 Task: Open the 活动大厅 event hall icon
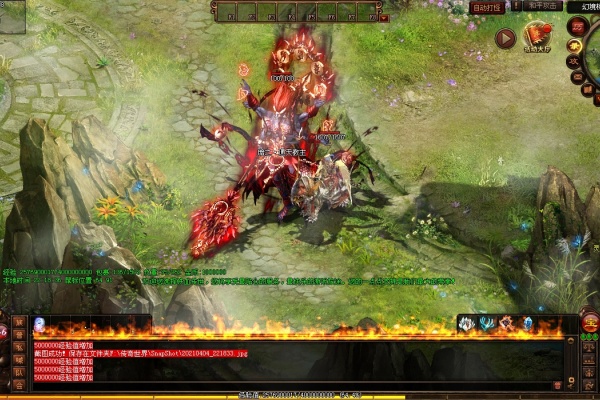(539, 39)
